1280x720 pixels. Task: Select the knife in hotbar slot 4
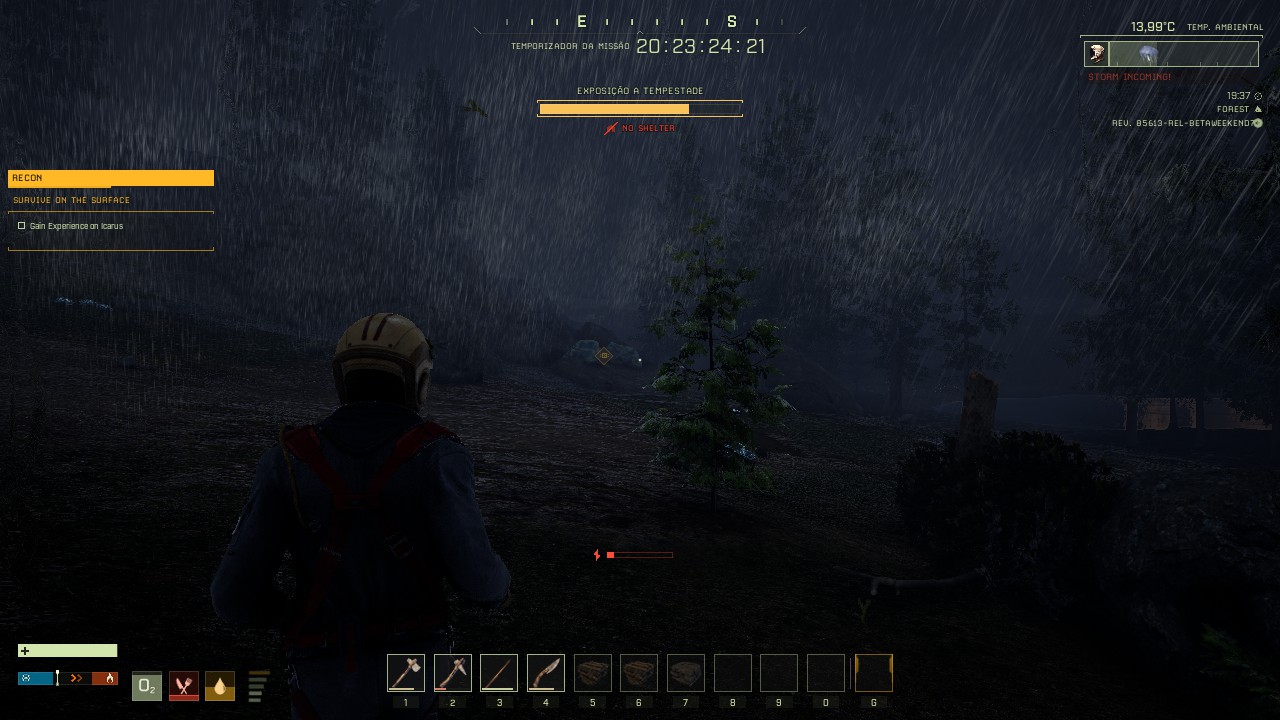[545, 672]
